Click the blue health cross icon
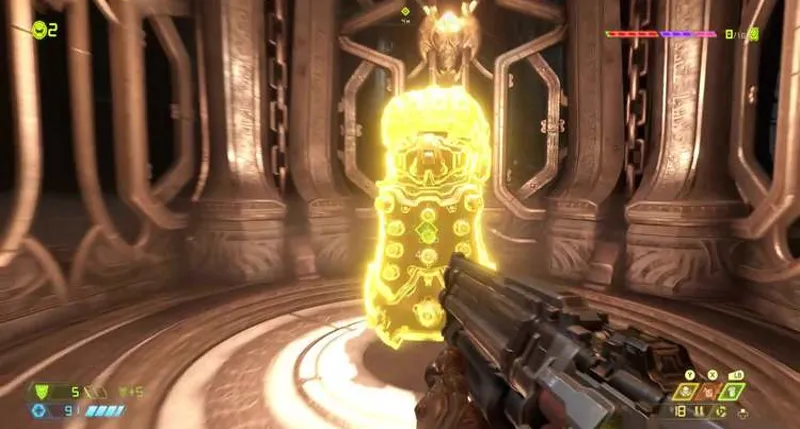The image size is (800, 429). click(x=40, y=410)
